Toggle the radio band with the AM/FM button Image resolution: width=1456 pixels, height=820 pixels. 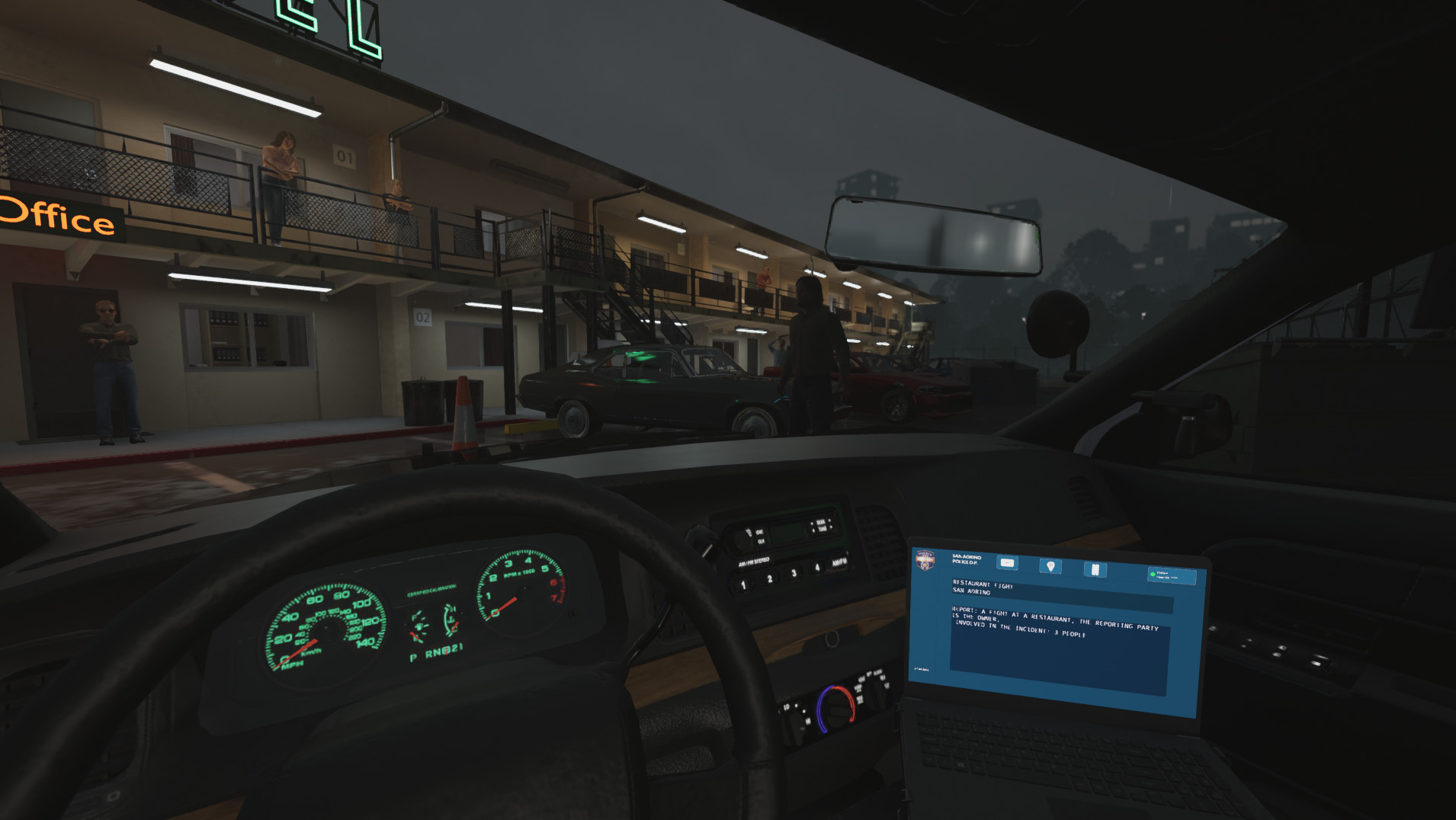tap(839, 563)
